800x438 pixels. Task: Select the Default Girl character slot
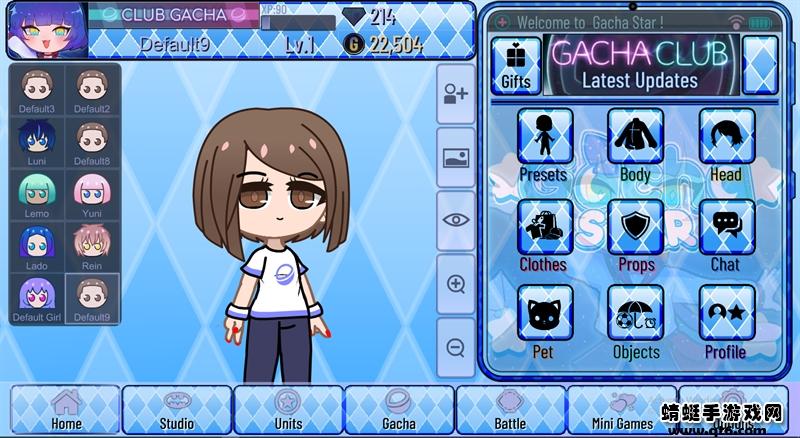[x=37, y=299]
